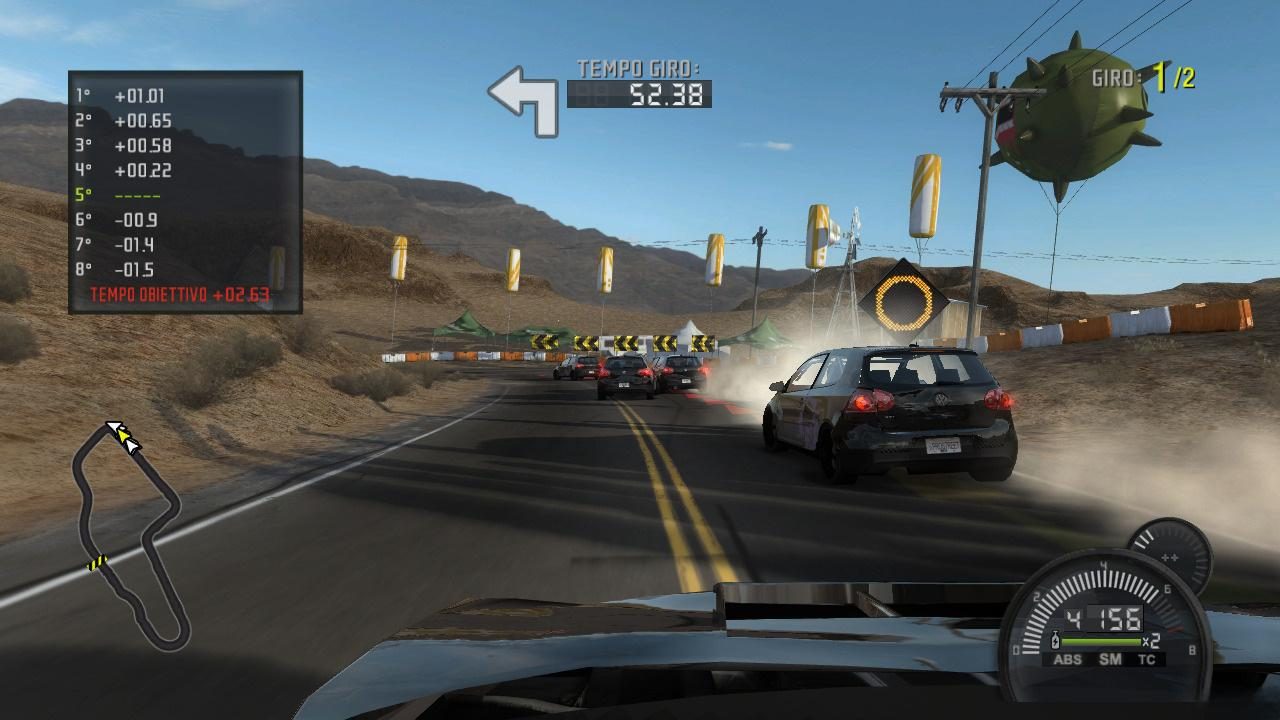This screenshot has width=1280, height=720.
Task: Click the nitrous bottle icon on the tachometer
Action: (1055, 641)
